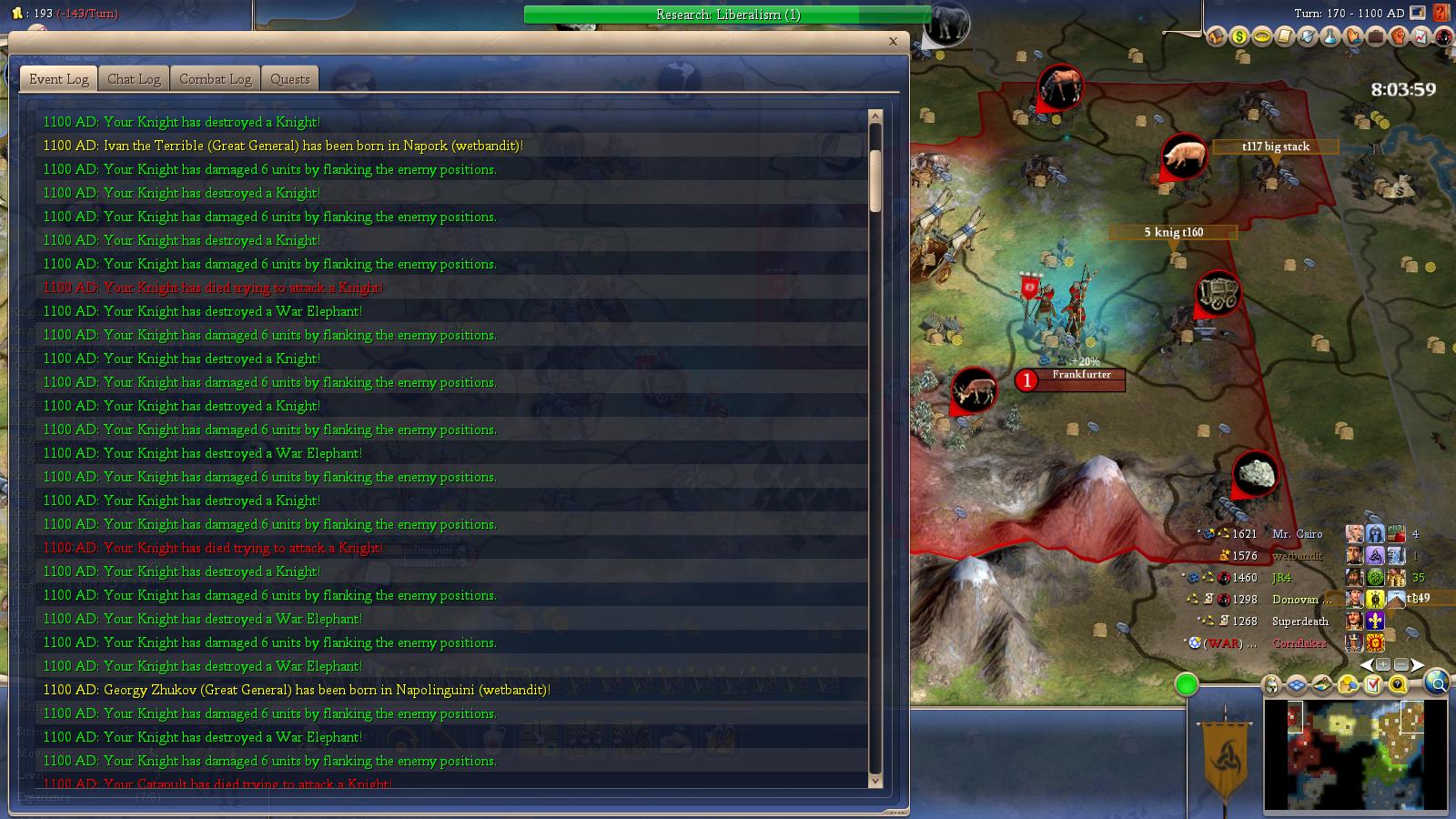The width and height of the screenshot is (1456, 819).
Task: Toggle the bare map terrain view
Action: click(x=1321, y=684)
